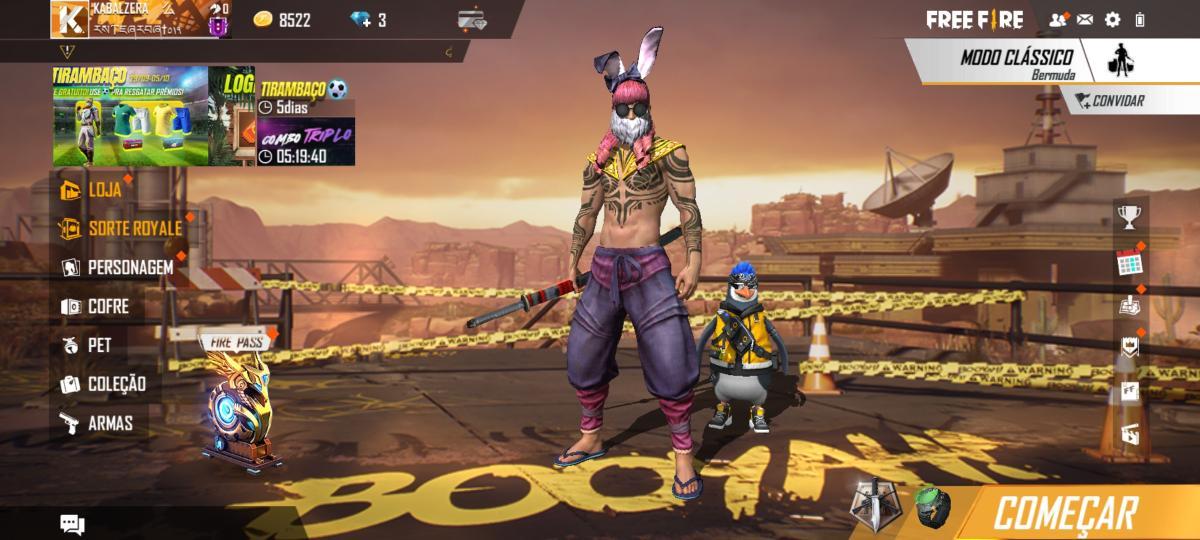Viewport: 1200px width, 540px height.
Task: Open the mail envelope icon
Action: point(1085,20)
